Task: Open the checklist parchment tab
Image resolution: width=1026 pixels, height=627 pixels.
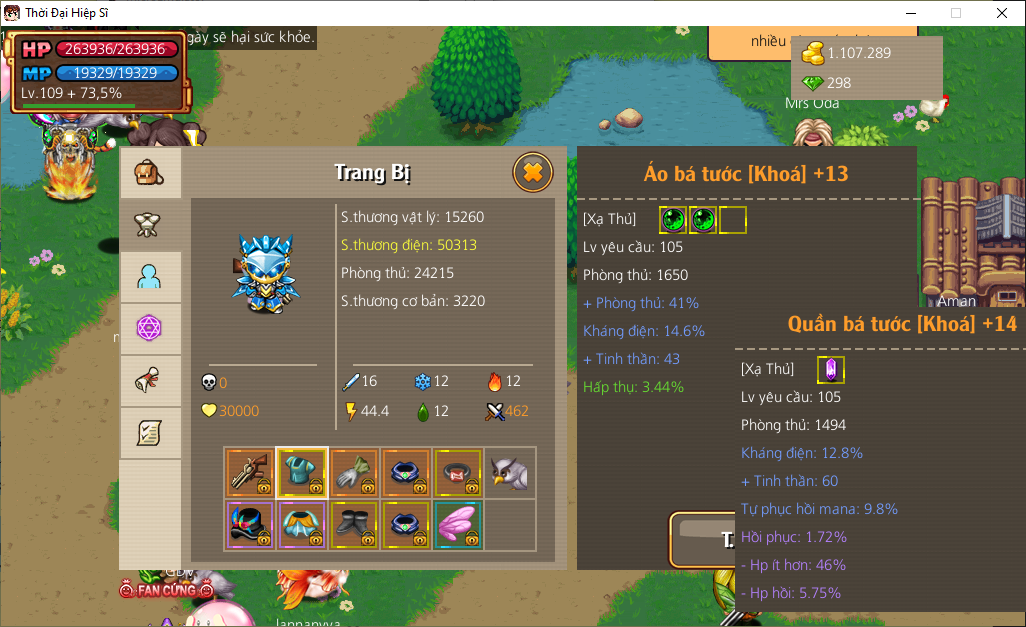Action: tap(150, 433)
